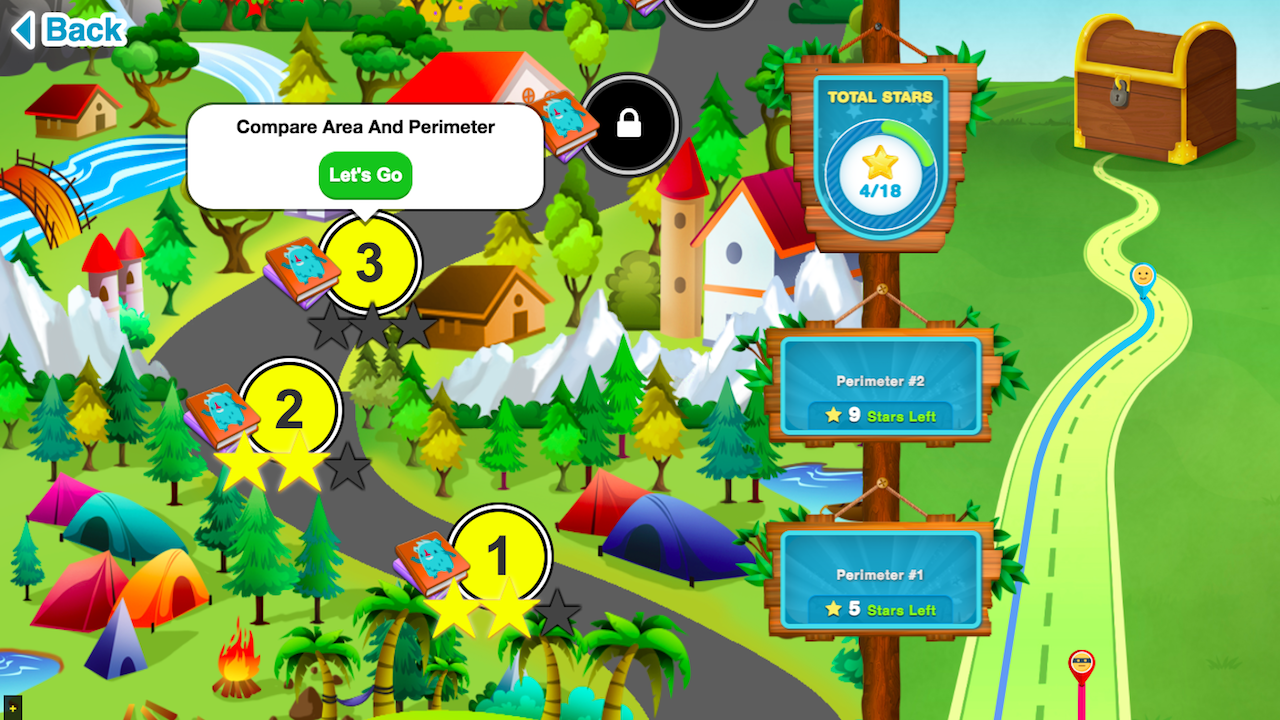Click the padlock on the locked level
Image resolution: width=1280 pixels, height=720 pixels.
(630, 123)
